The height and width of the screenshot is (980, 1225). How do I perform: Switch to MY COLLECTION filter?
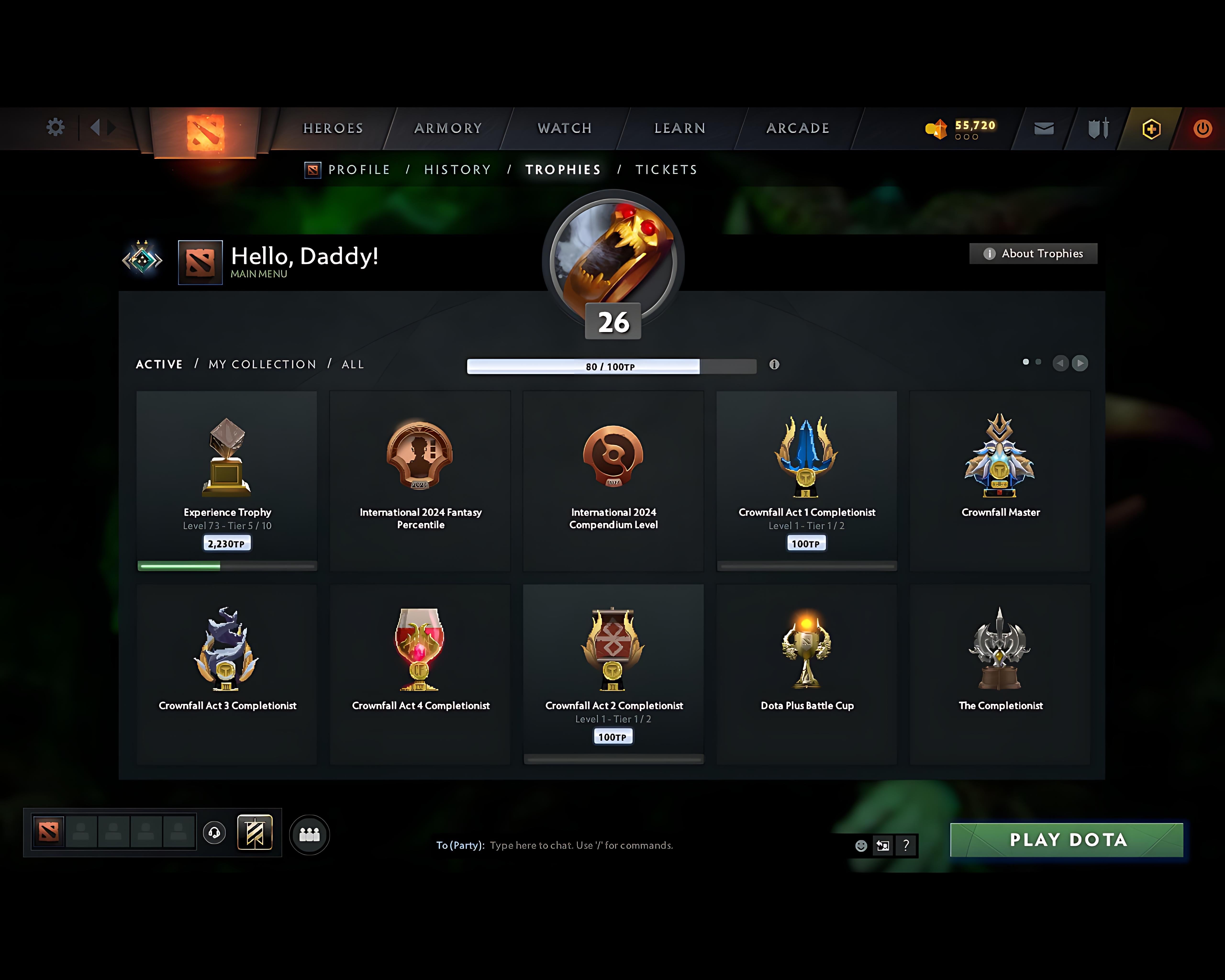pyautogui.click(x=262, y=364)
